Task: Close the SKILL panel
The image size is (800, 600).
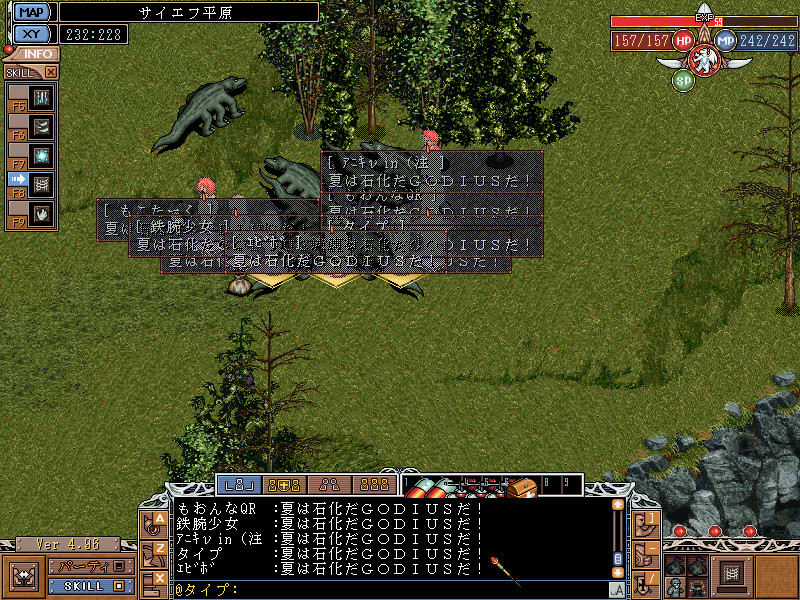Action: [x=51, y=72]
